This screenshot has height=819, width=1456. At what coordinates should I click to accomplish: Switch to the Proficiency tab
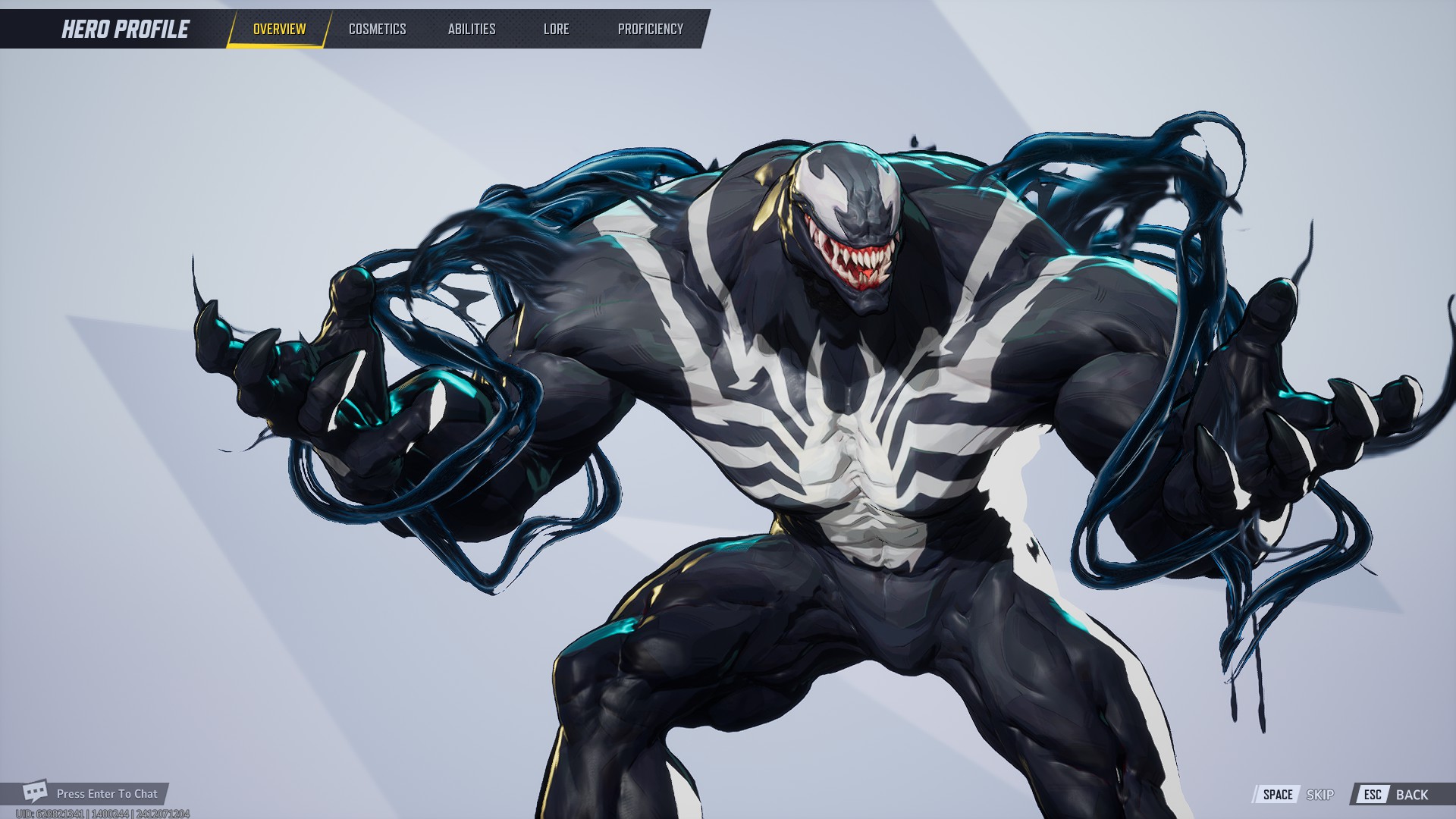click(651, 29)
